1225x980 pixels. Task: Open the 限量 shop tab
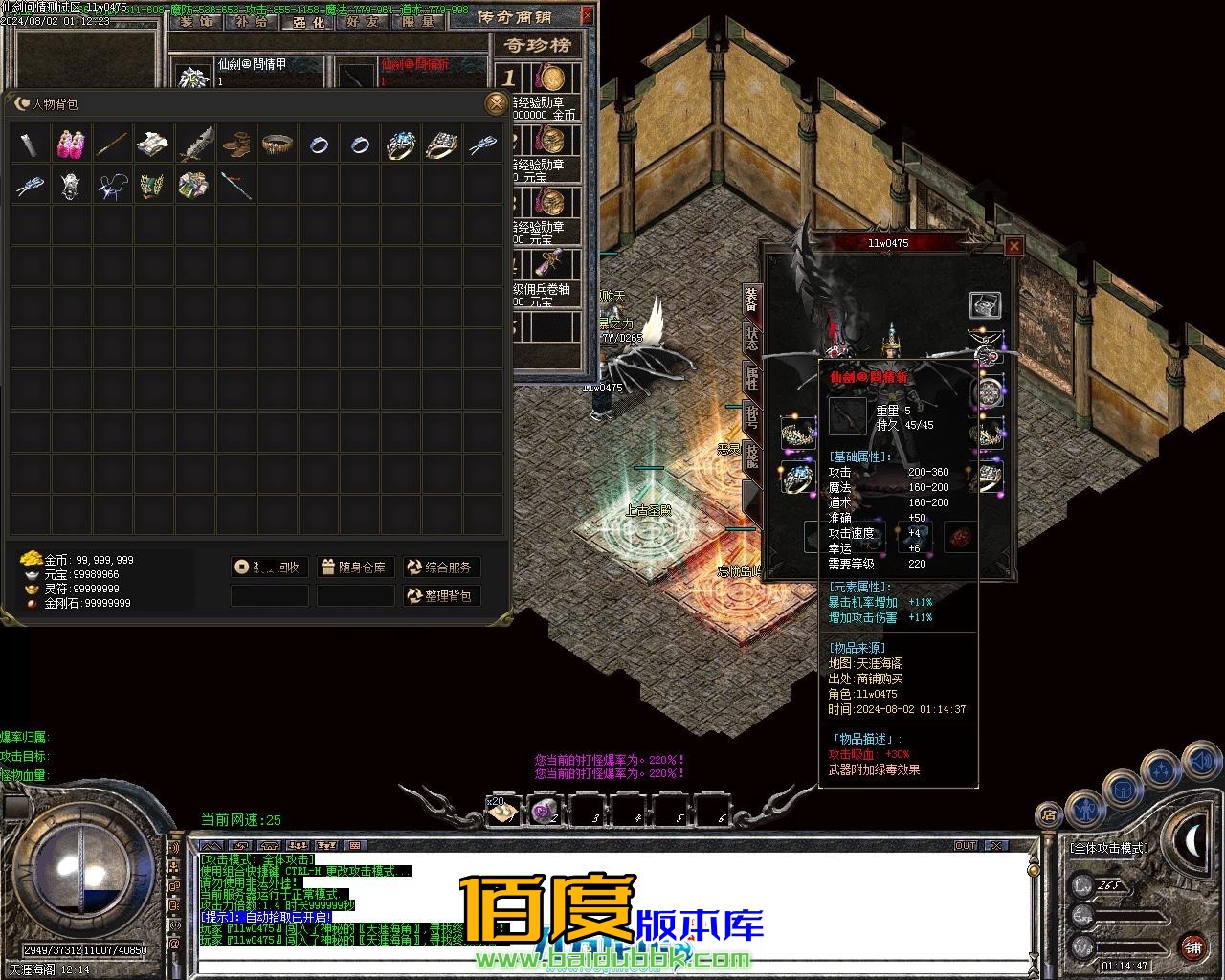418,21
